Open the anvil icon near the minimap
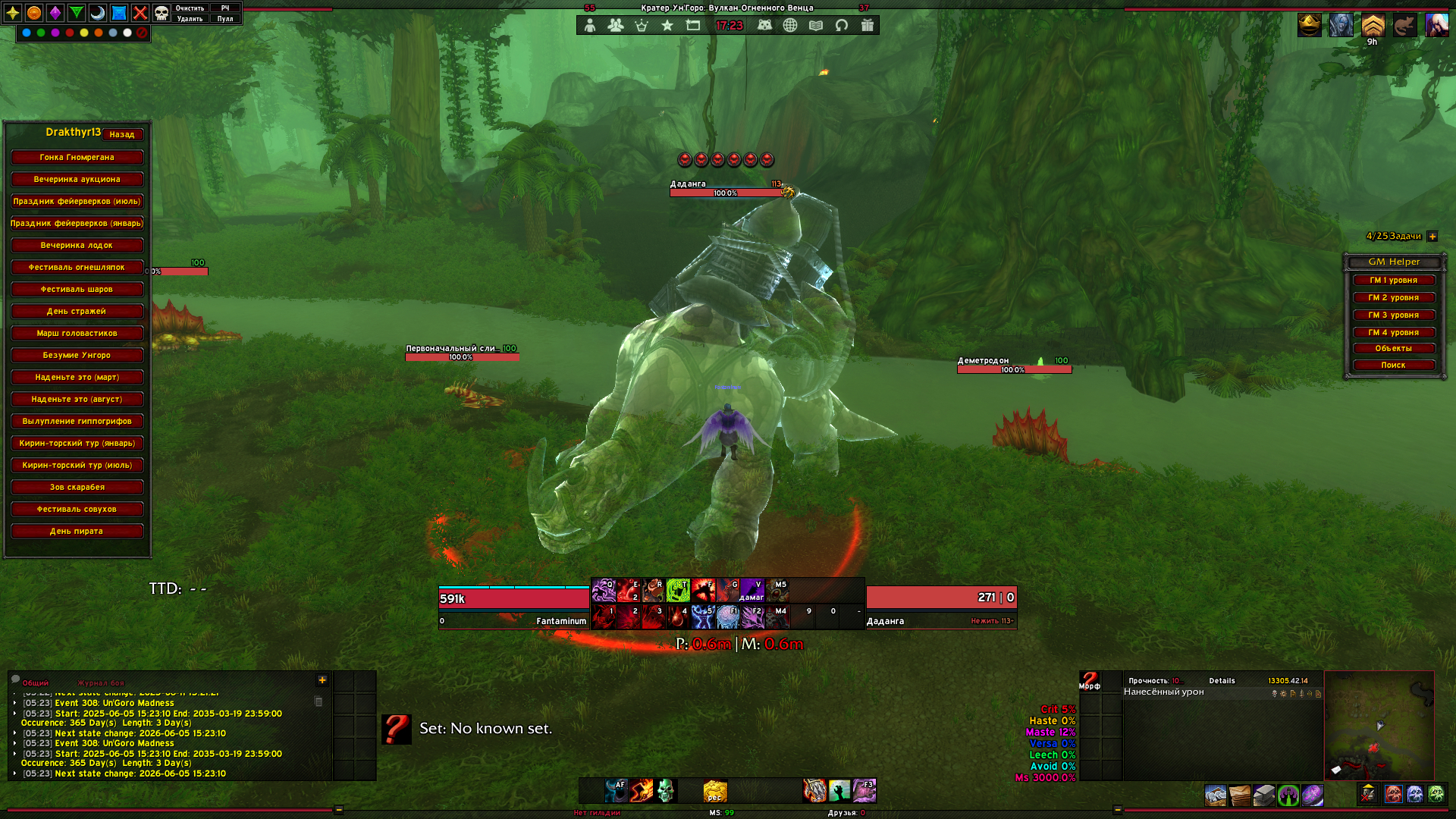Viewport: 1456px width, 819px height. click(1264, 795)
